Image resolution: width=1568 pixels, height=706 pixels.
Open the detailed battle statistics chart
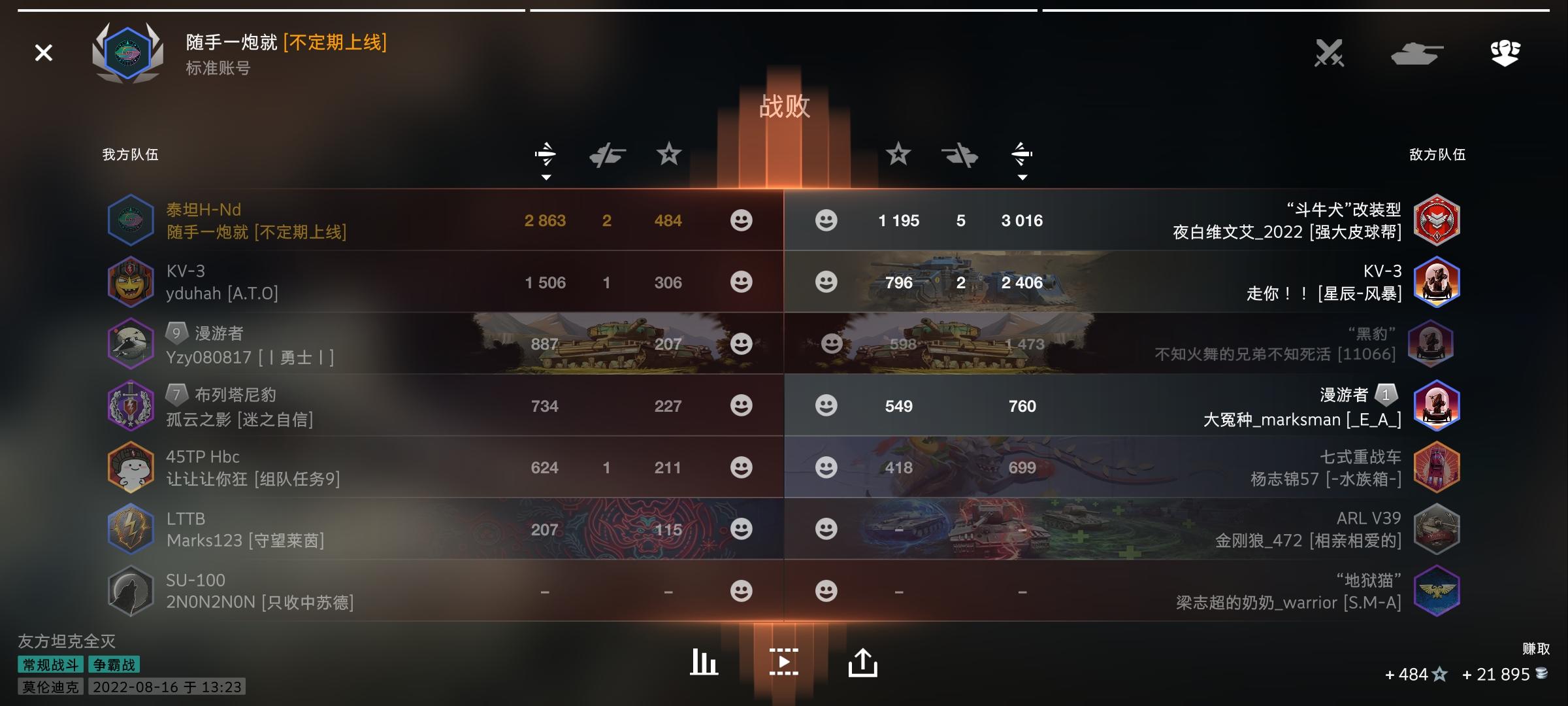pyautogui.click(x=703, y=661)
